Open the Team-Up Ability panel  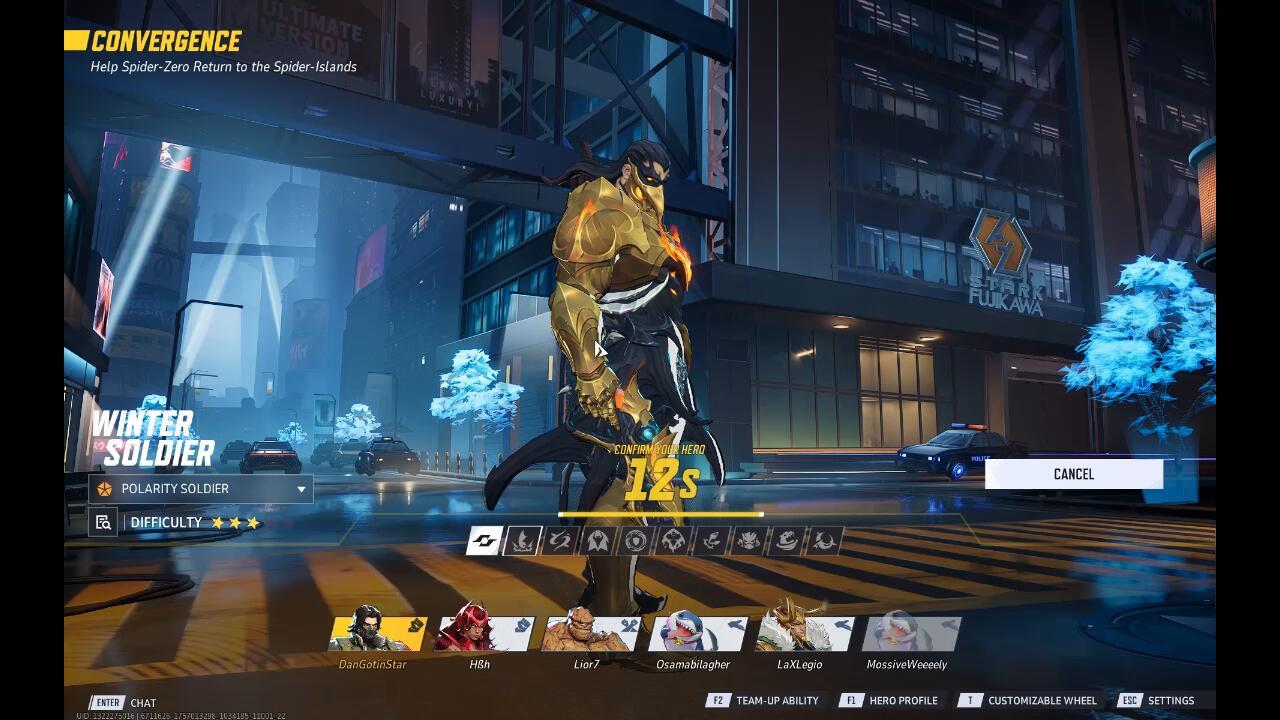coord(765,701)
